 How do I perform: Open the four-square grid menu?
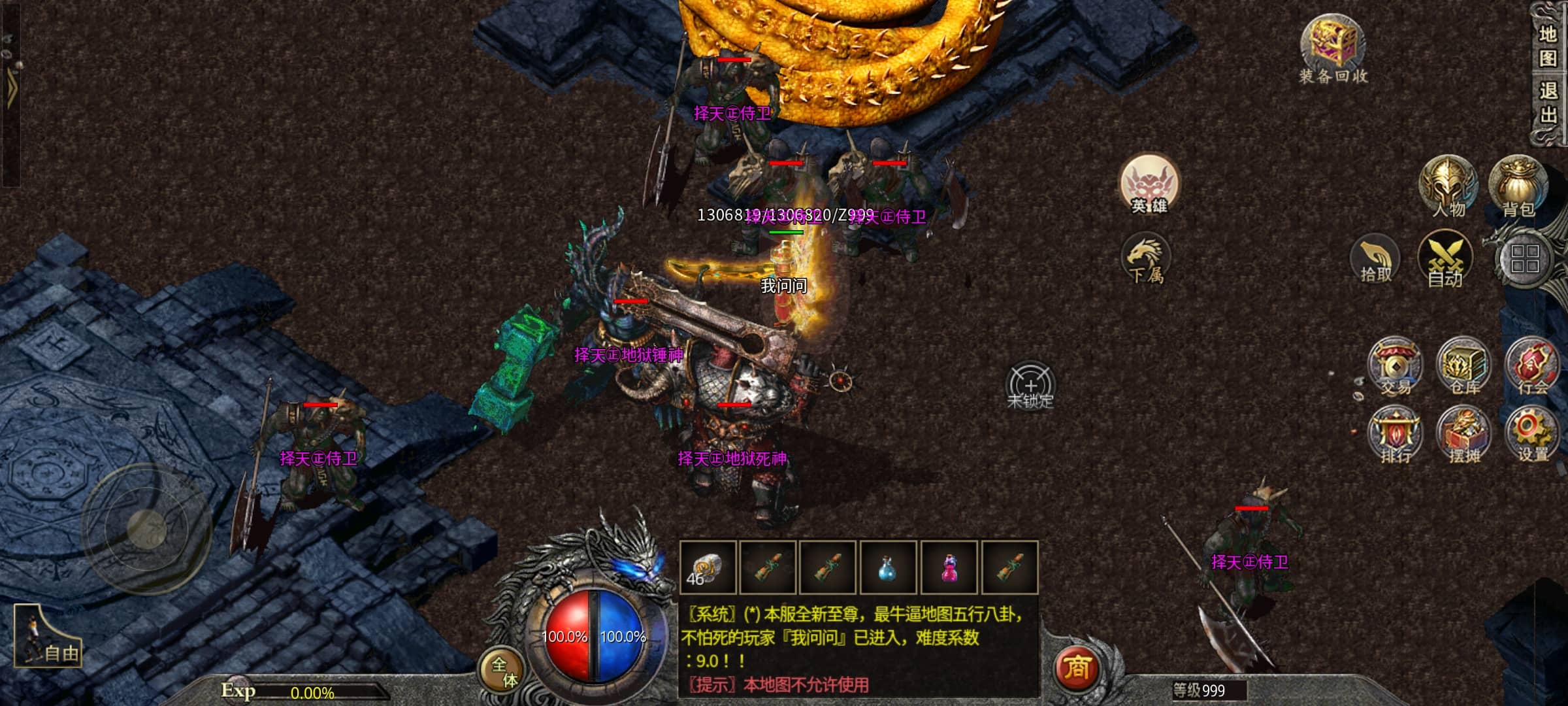1525,259
